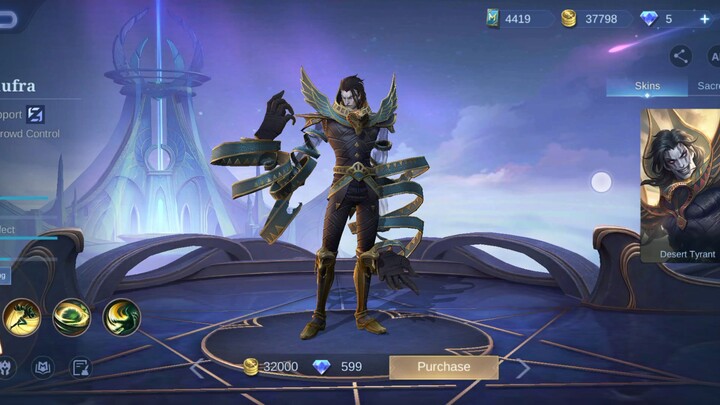Open the Sacred tab beside Skins
720x405 pixels.
click(x=706, y=86)
